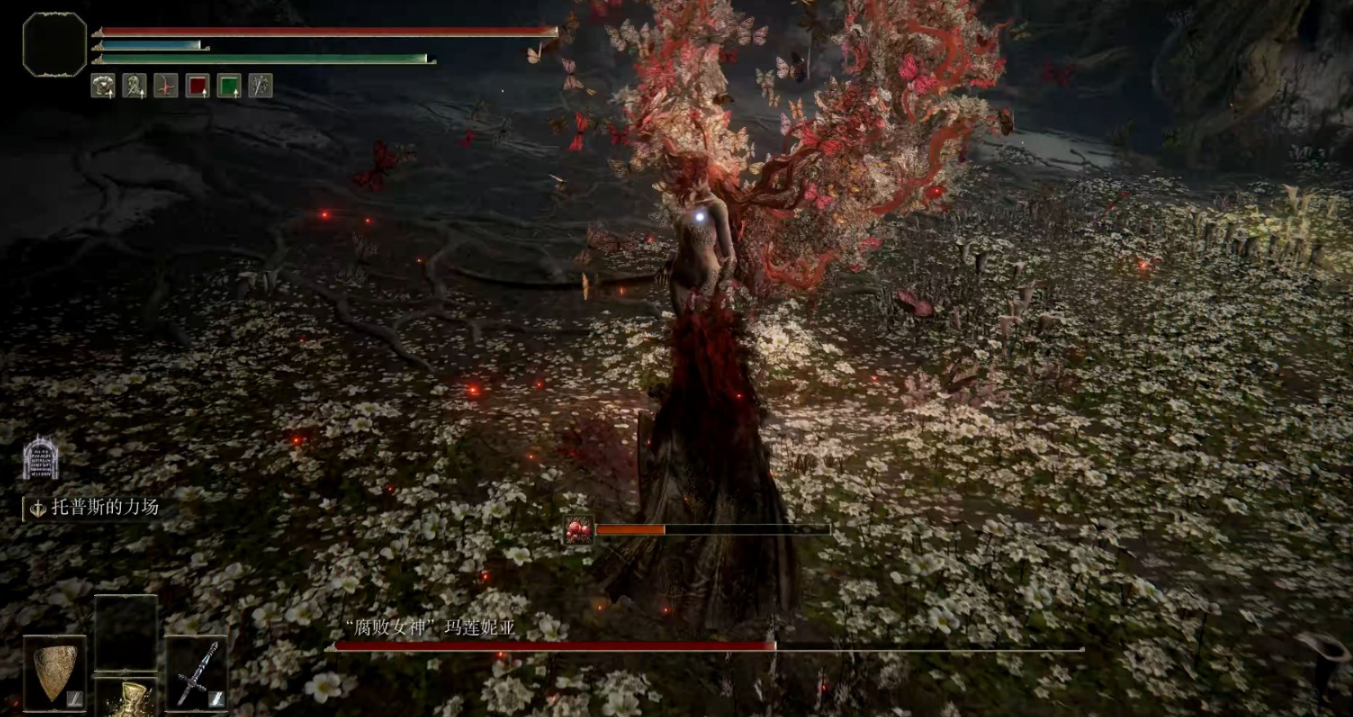This screenshot has width=1353, height=717.
Task: Select the armor buff status icon
Action: (x=103, y=86)
